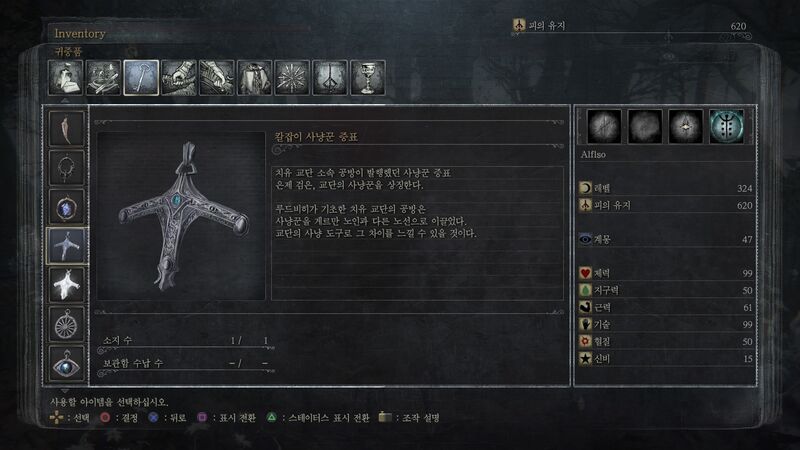Select the ring necklace item slot
The image size is (800, 450).
pyautogui.click(x=68, y=168)
